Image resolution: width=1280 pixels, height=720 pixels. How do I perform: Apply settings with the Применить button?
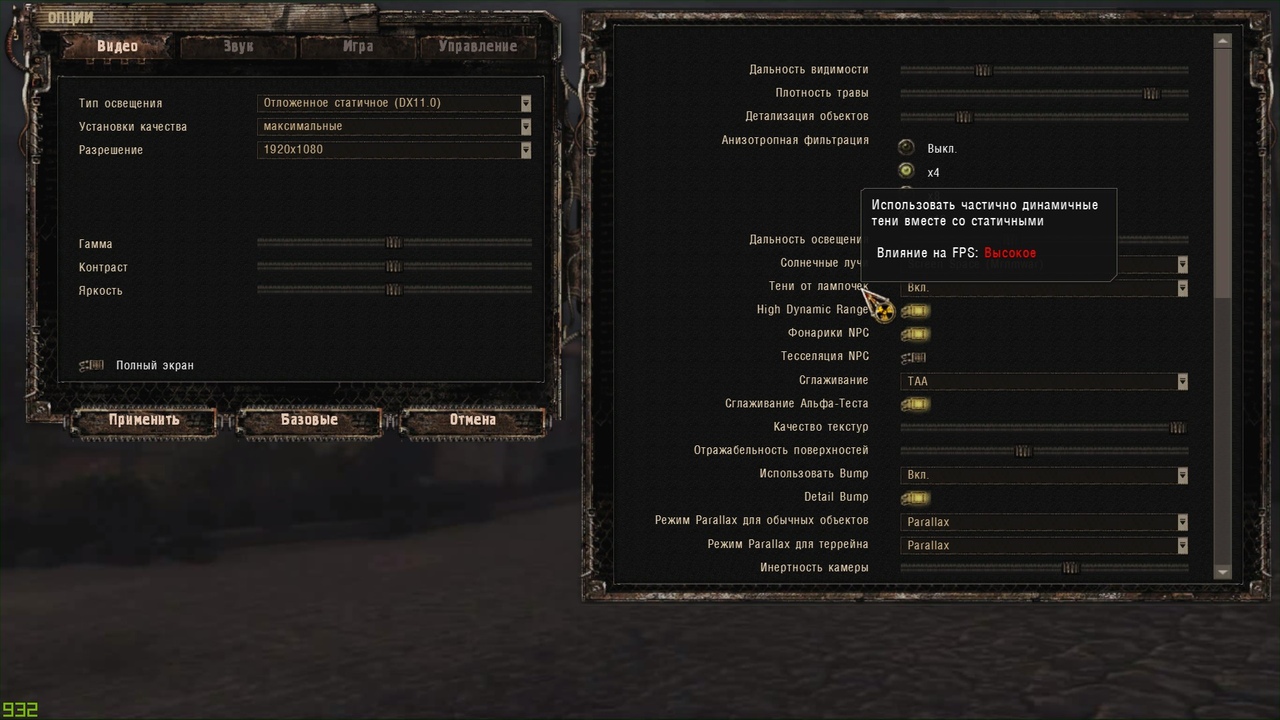point(144,420)
